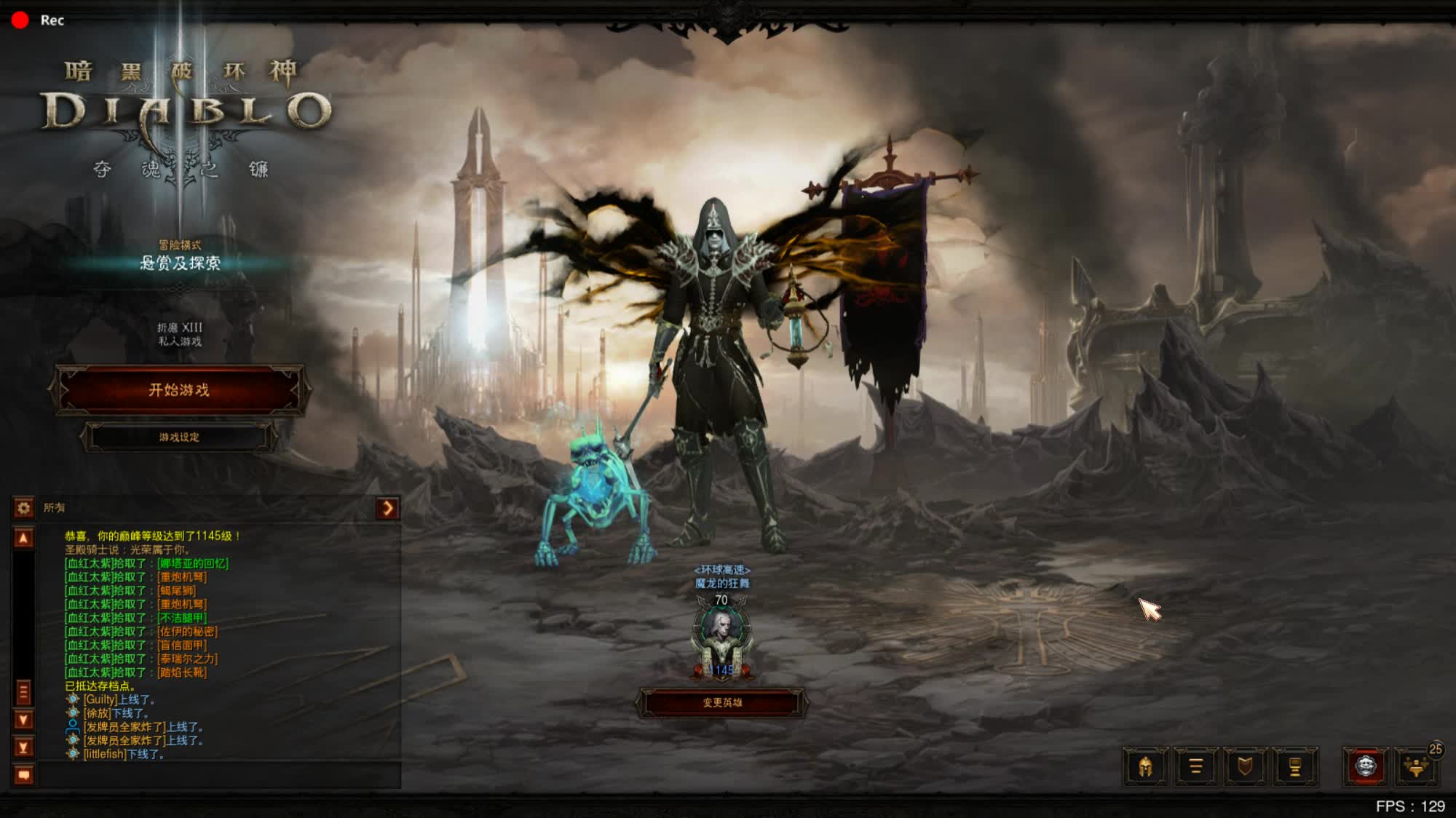This screenshot has width=1456, height=818.
Task: Open the three-line menu icon
Action: click(x=1195, y=766)
